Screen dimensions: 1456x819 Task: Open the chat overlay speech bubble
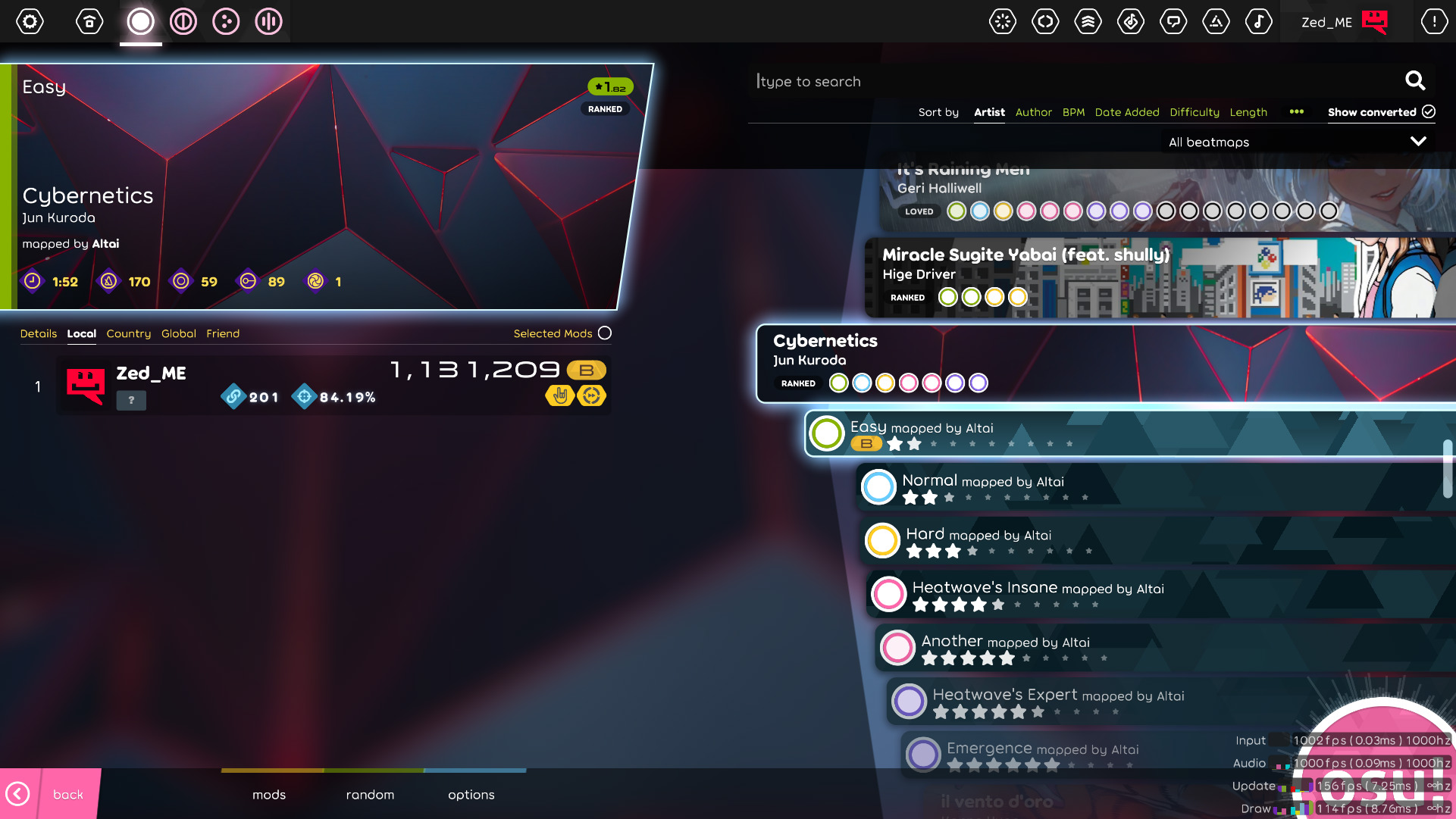click(x=1173, y=21)
